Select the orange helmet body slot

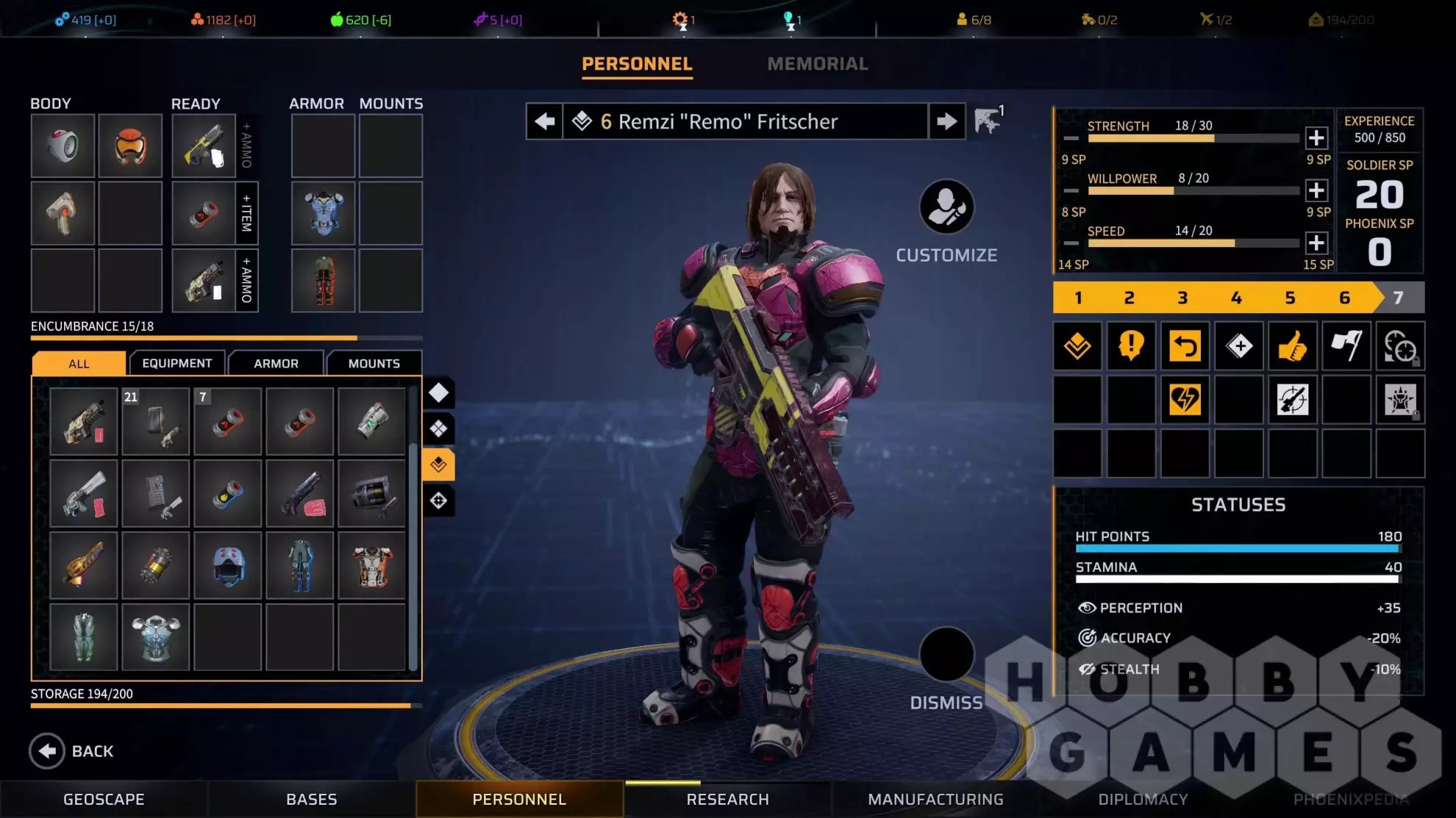pyautogui.click(x=130, y=146)
